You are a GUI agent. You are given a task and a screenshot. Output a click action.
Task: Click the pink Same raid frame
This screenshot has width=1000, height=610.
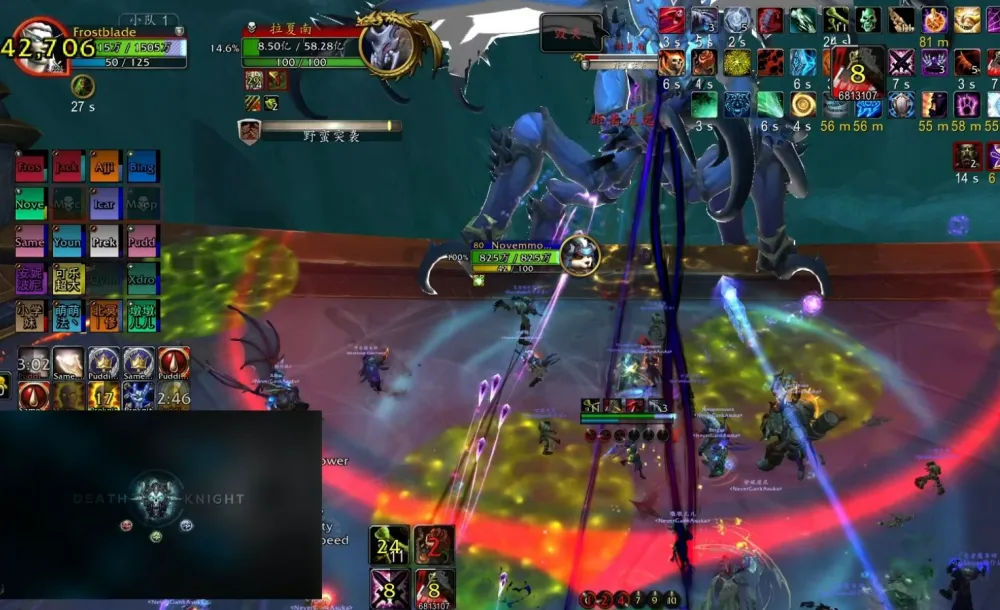(30, 241)
